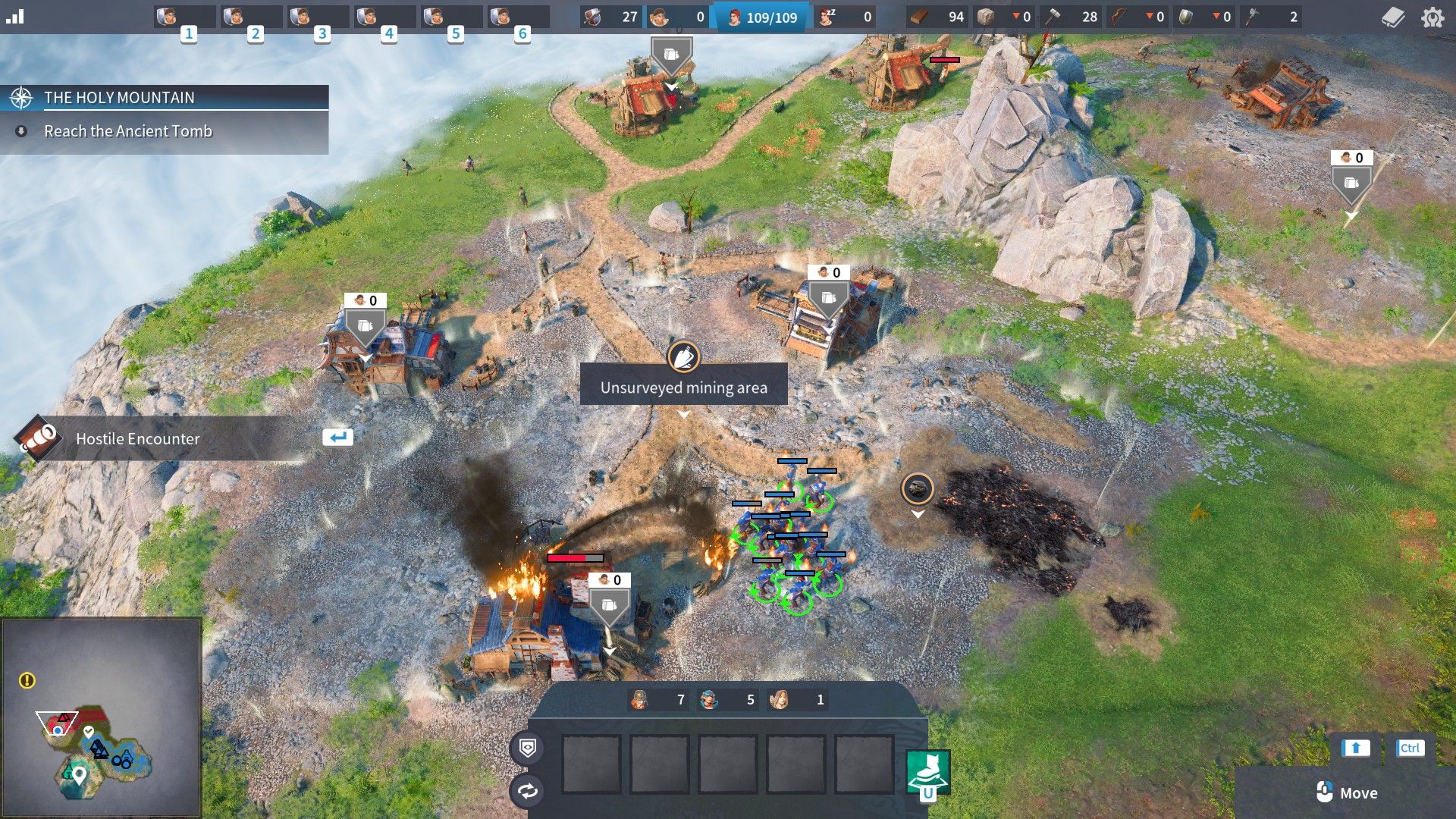
Task: Click the Unsurveyed mining area marker icon
Action: pyautogui.click(x=683, y=356)
